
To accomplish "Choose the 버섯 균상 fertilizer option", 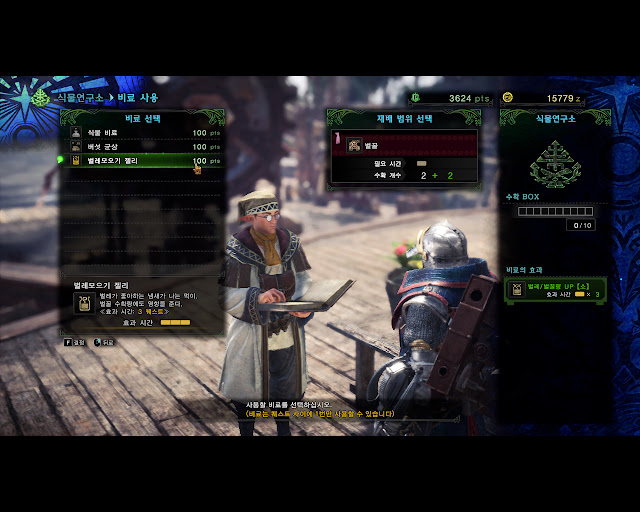I will coord(140,146).
